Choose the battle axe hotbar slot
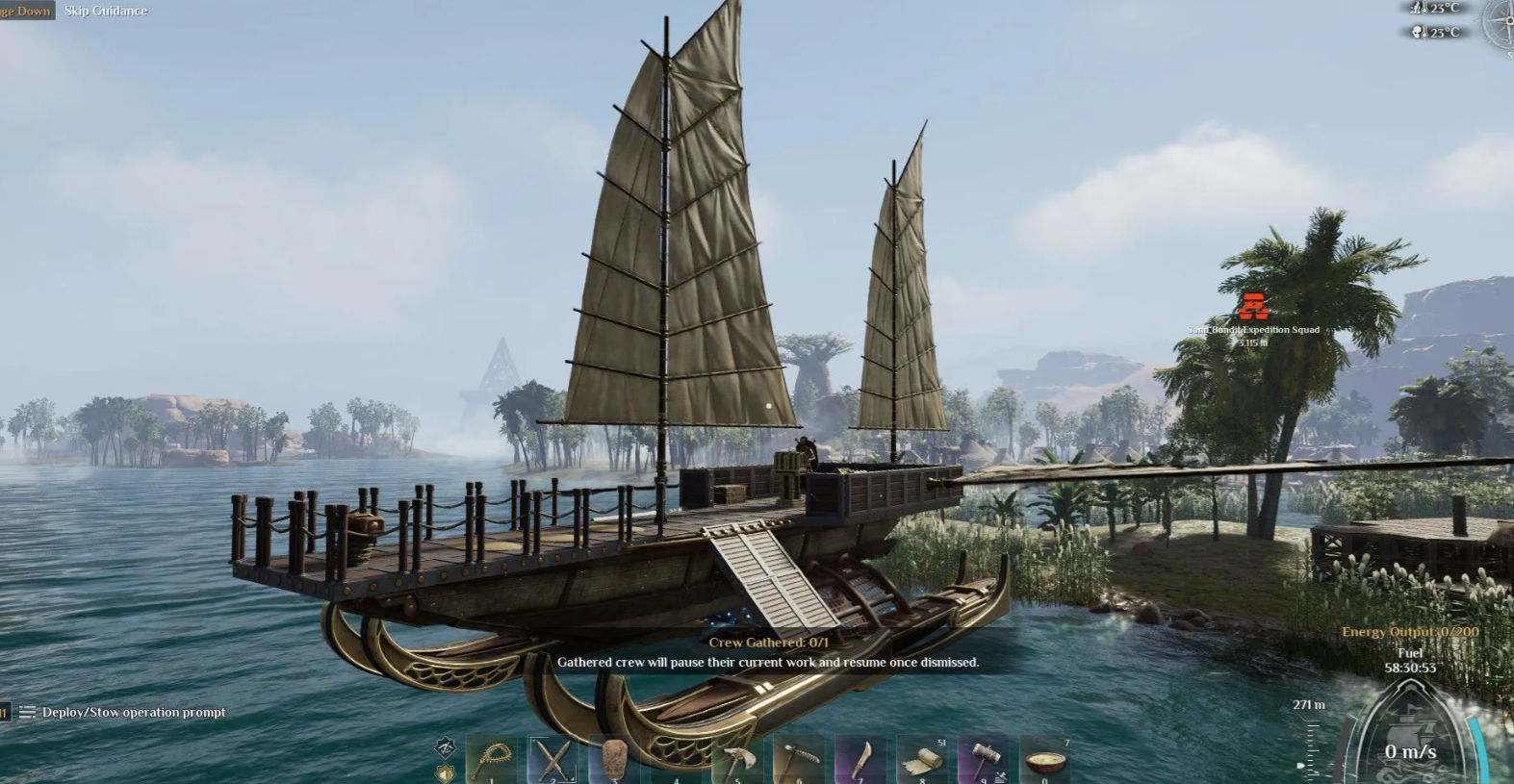 tap(737, 761)
